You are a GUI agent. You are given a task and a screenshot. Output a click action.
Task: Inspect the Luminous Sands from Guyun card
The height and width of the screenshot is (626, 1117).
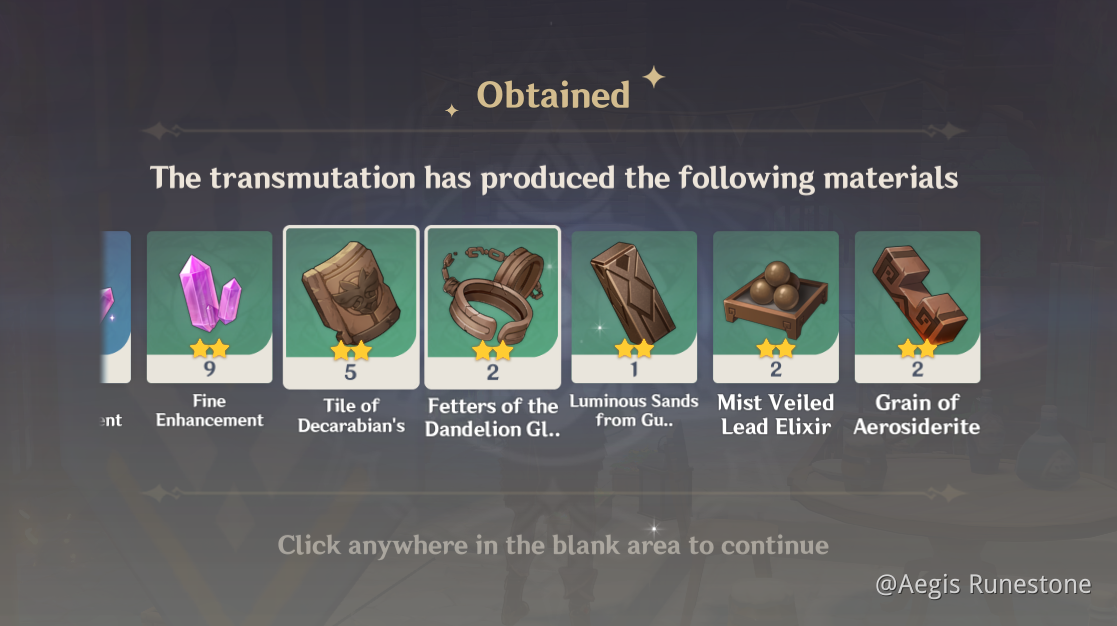634,306
